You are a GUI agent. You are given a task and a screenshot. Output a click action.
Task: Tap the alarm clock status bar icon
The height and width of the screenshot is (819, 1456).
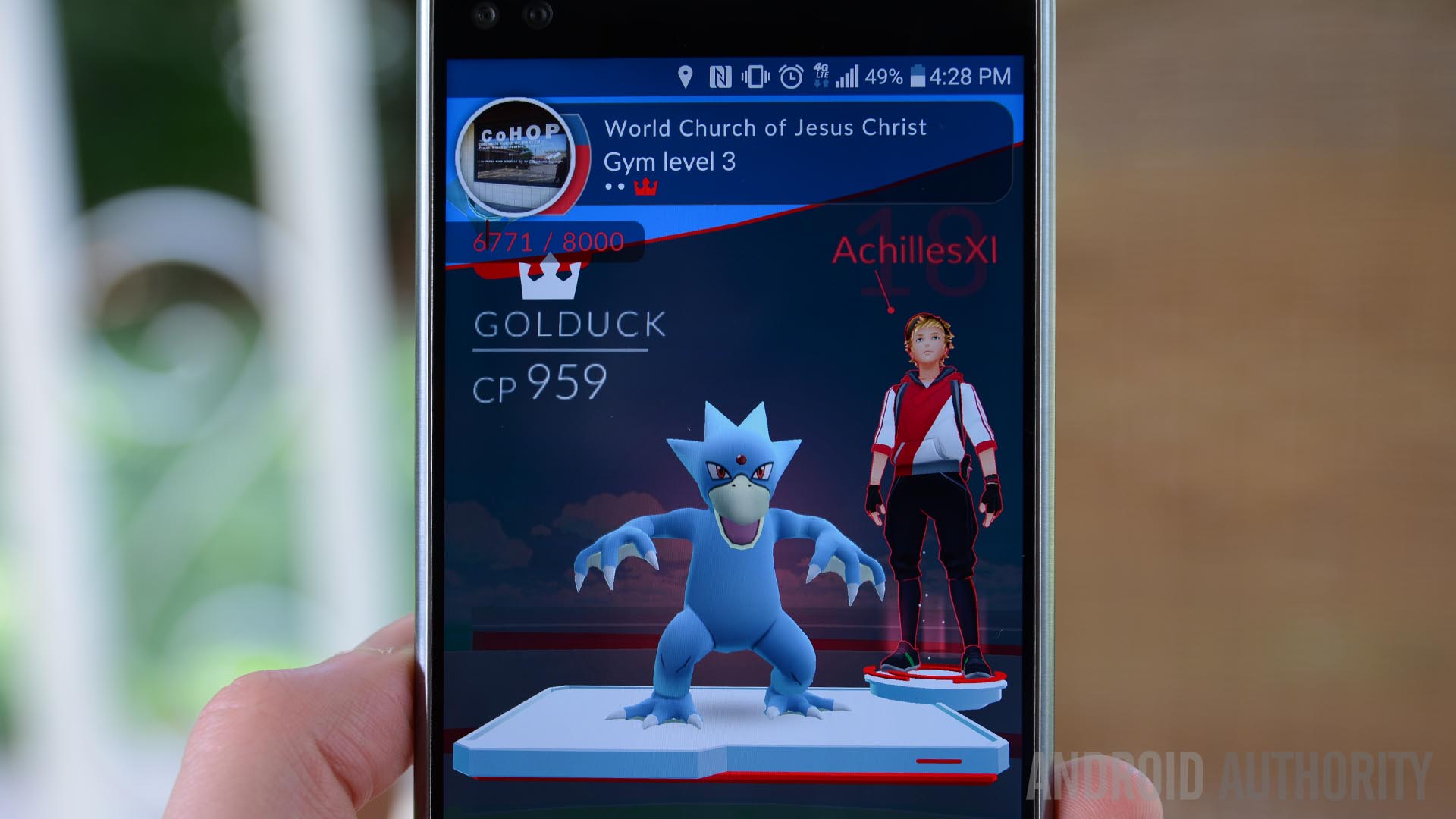click(791, 77)
